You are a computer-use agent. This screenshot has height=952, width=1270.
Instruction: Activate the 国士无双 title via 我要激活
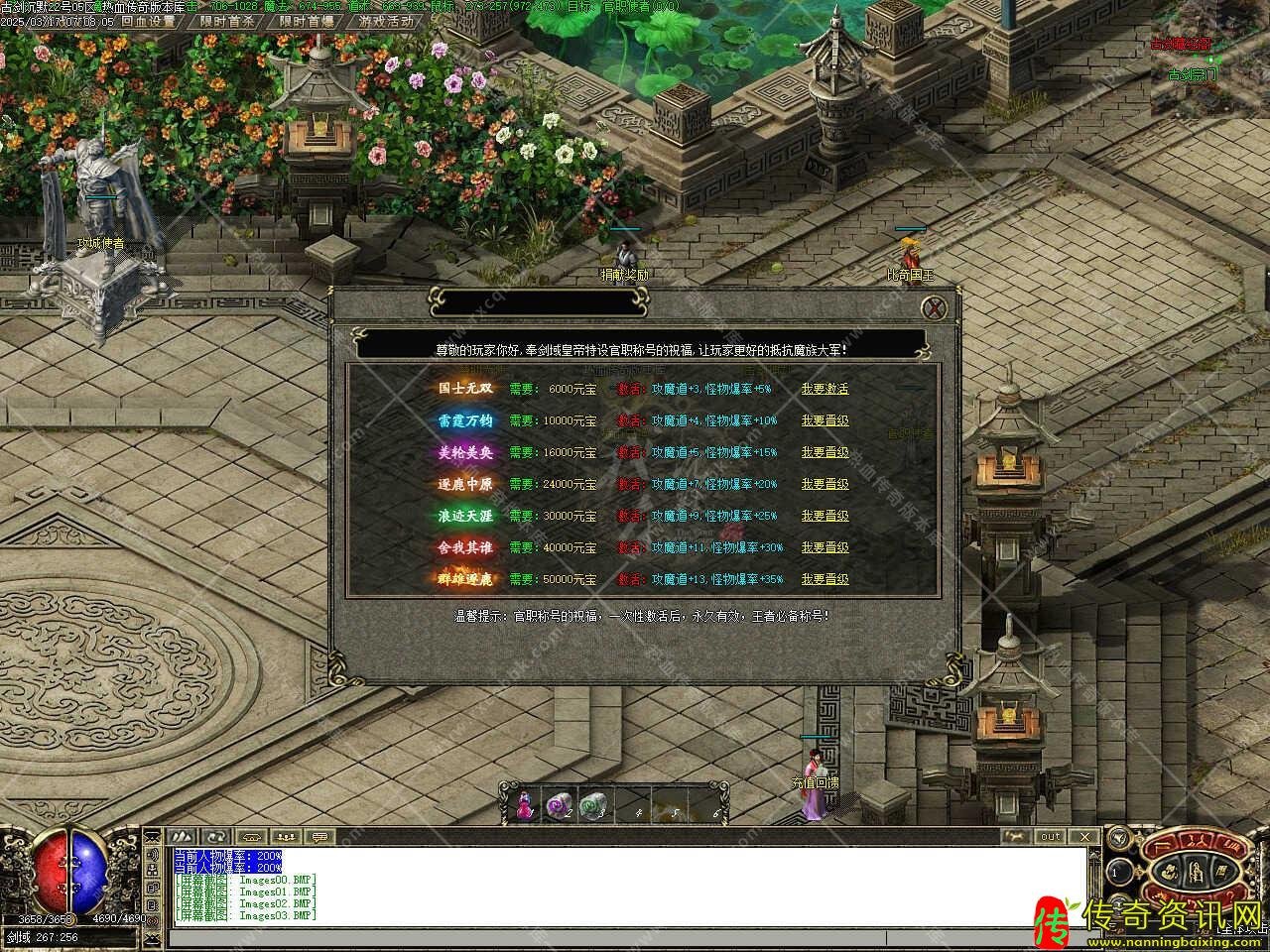click(825, 389)
